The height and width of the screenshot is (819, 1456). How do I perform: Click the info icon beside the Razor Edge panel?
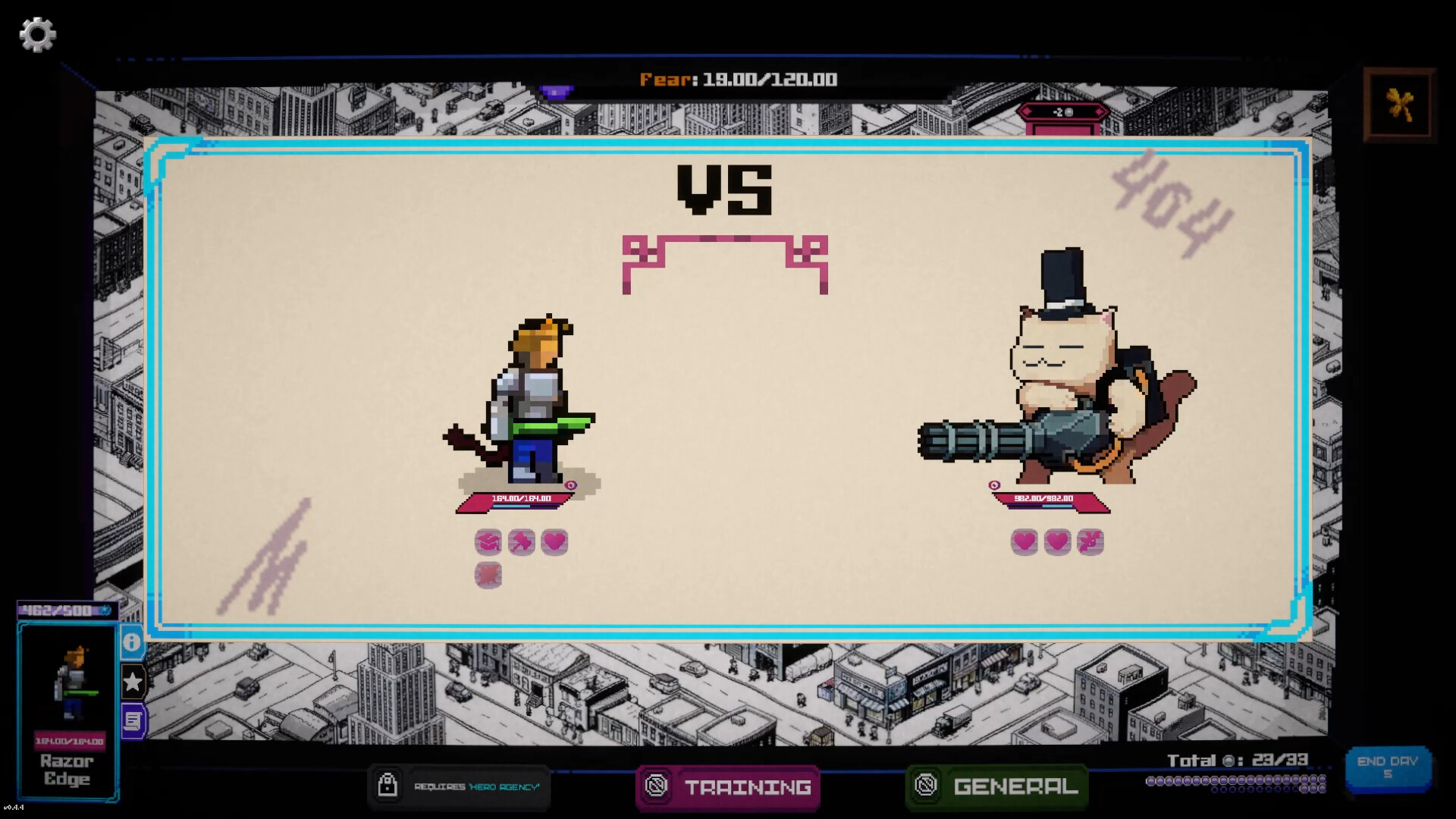pos(132,643)
